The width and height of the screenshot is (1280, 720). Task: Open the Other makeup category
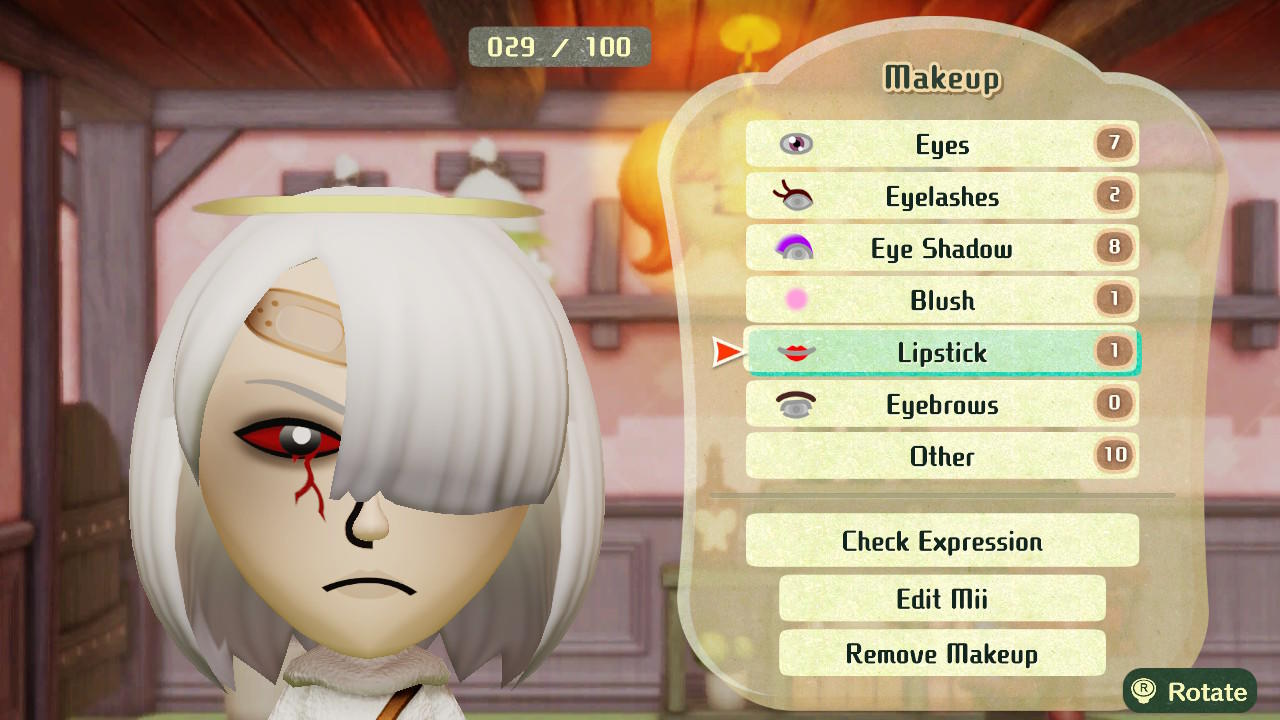[940, 456]
